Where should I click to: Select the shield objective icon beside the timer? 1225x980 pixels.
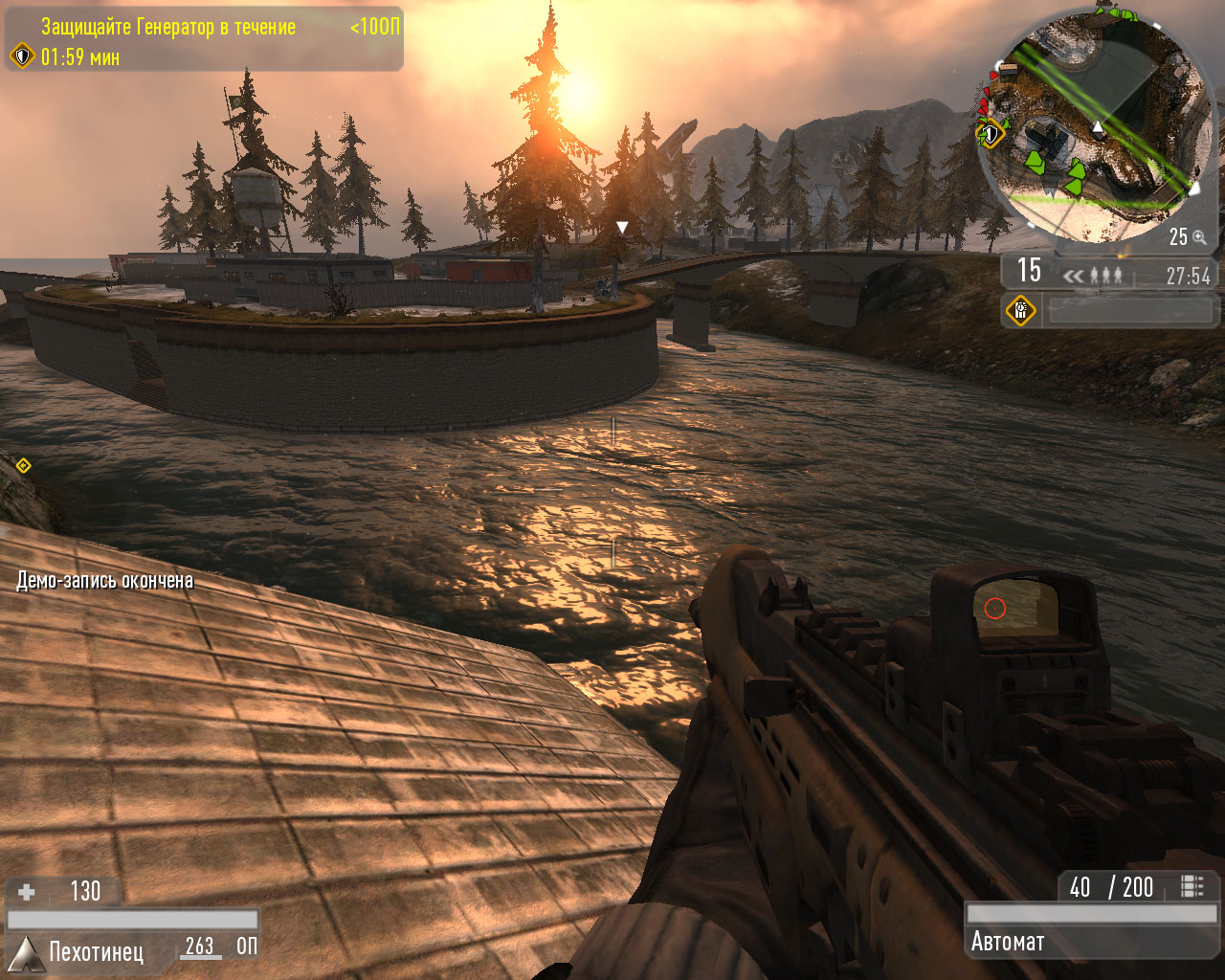click(x=22, y=56)
